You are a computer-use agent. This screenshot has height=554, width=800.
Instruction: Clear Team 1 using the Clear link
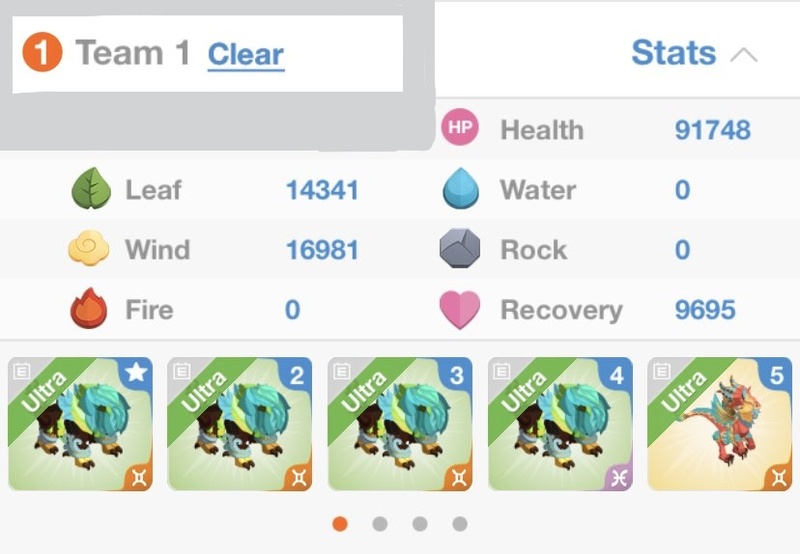click(245, 54)
